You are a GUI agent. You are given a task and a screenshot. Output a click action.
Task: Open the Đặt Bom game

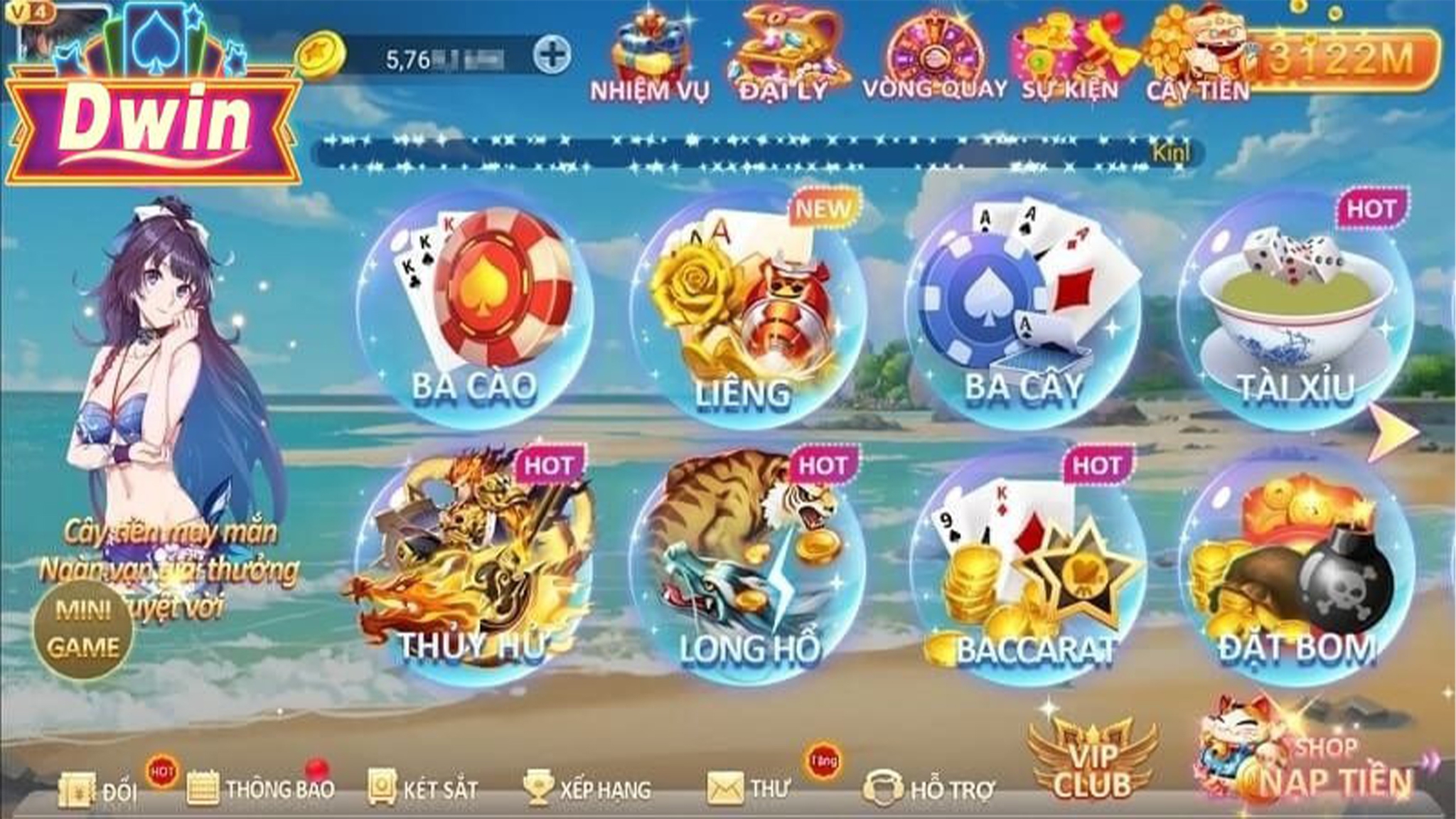(1297, 569)
